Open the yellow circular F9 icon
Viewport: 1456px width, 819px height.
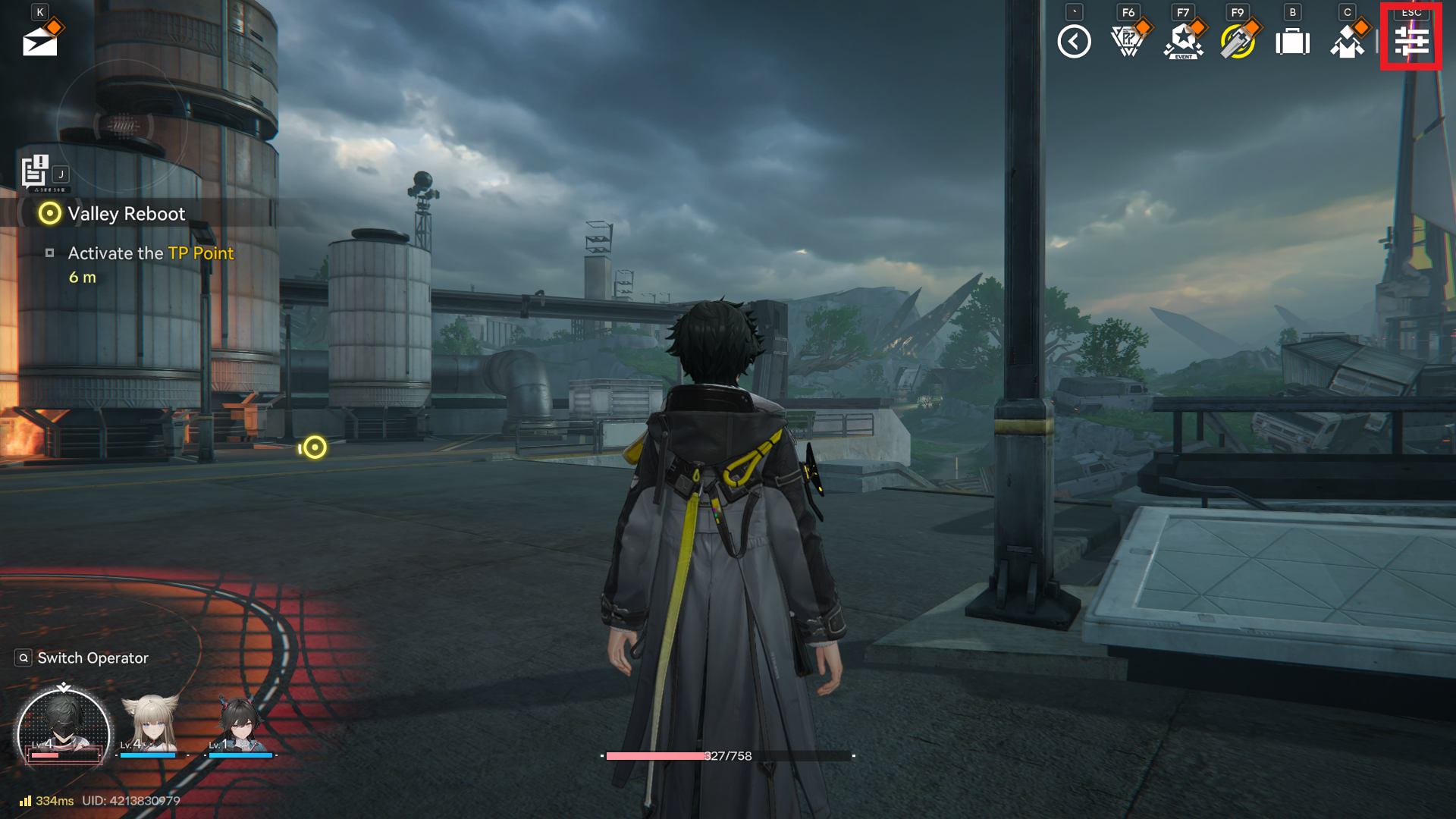[x=1238, y=42]
